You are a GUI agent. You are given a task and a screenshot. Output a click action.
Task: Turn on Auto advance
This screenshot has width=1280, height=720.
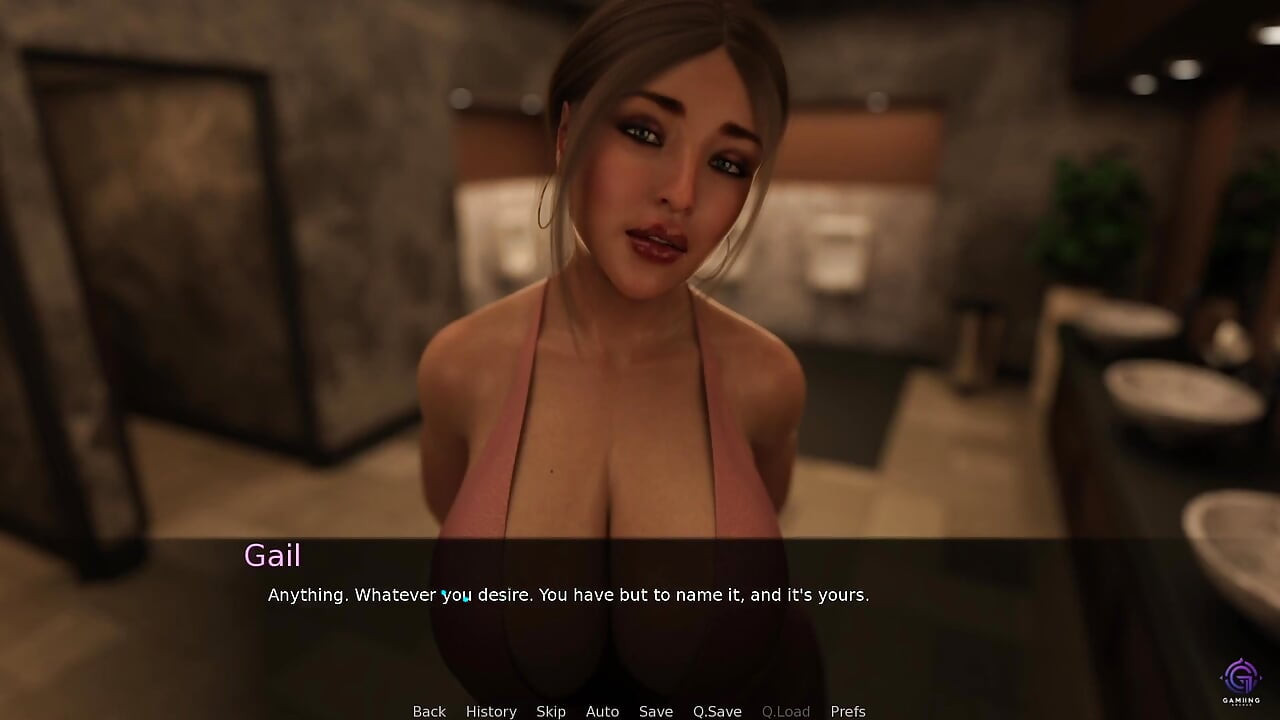tap(602, 711)
